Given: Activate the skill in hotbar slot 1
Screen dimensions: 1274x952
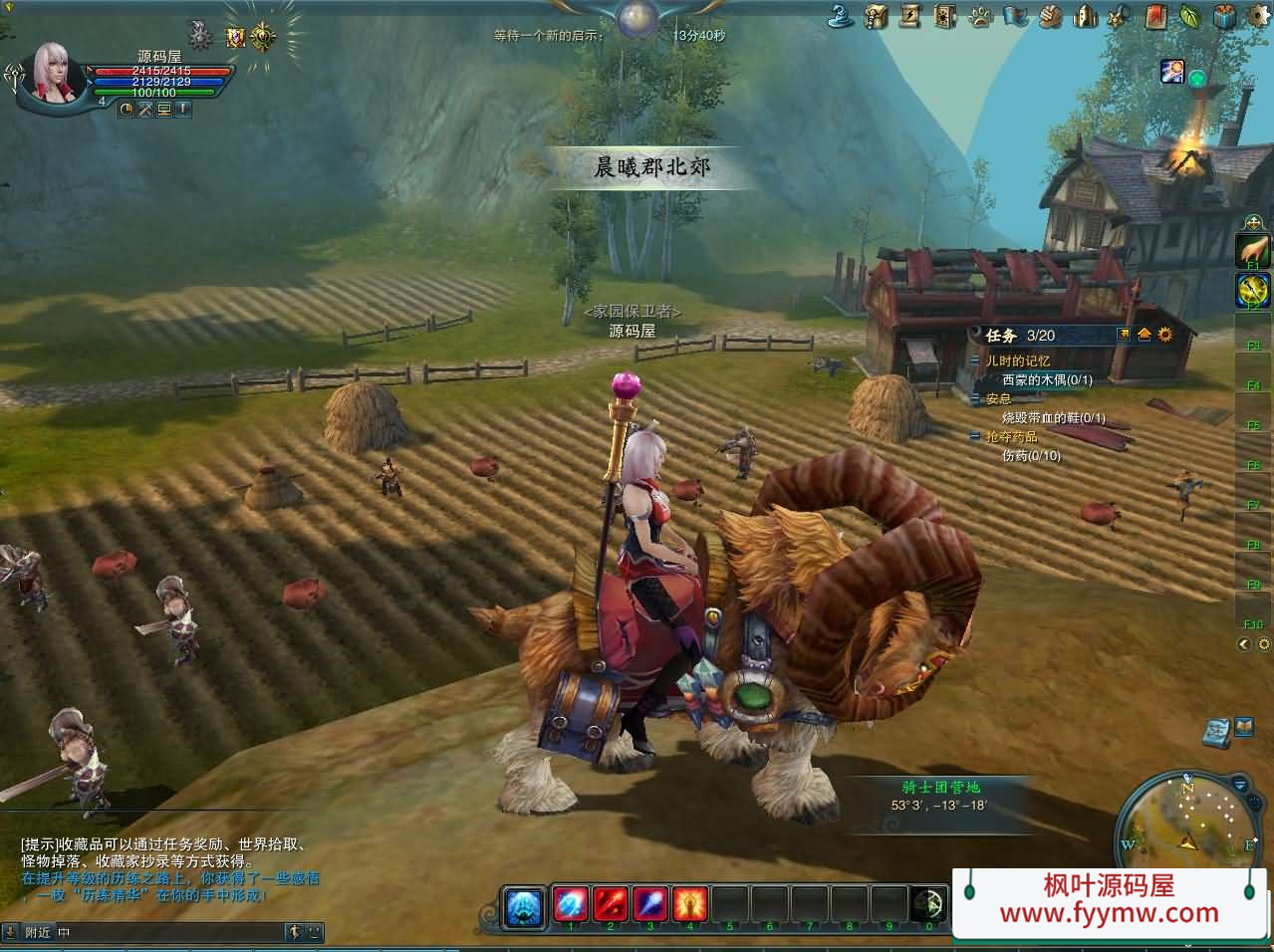Looking at the screenshot, I should [x=571, y=904].
